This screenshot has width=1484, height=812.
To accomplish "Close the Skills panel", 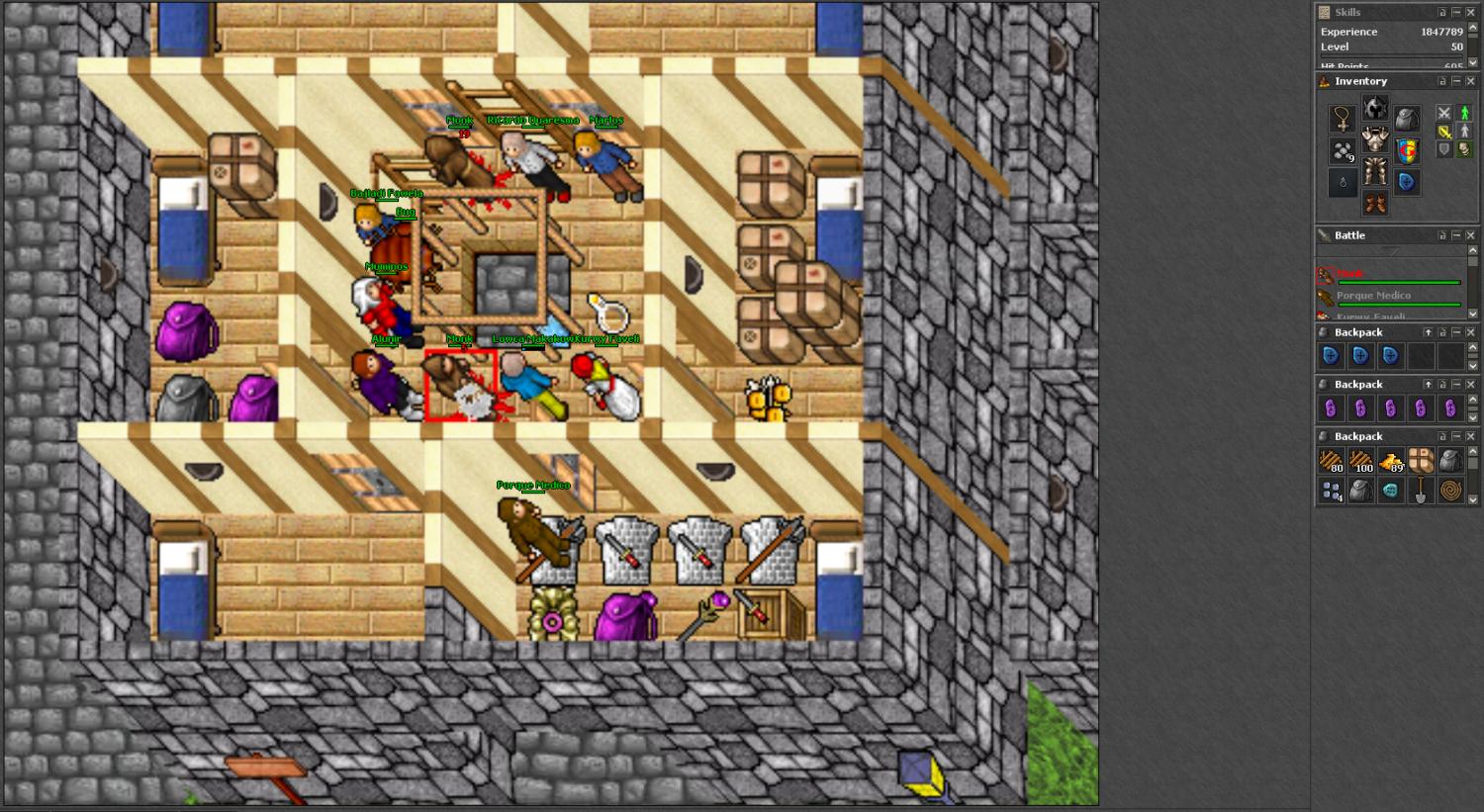I will tap(1470, 12).
